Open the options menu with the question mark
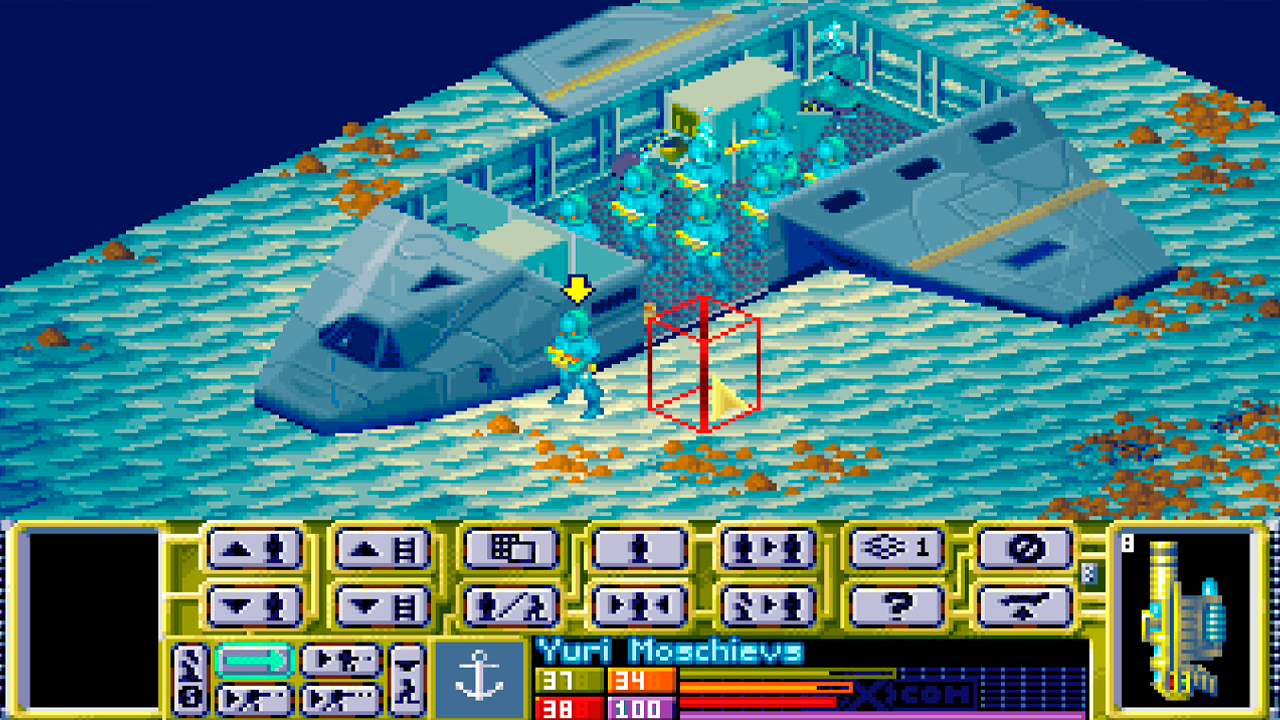This screenshot has width=1280, height=720. [x=893, y=605]
